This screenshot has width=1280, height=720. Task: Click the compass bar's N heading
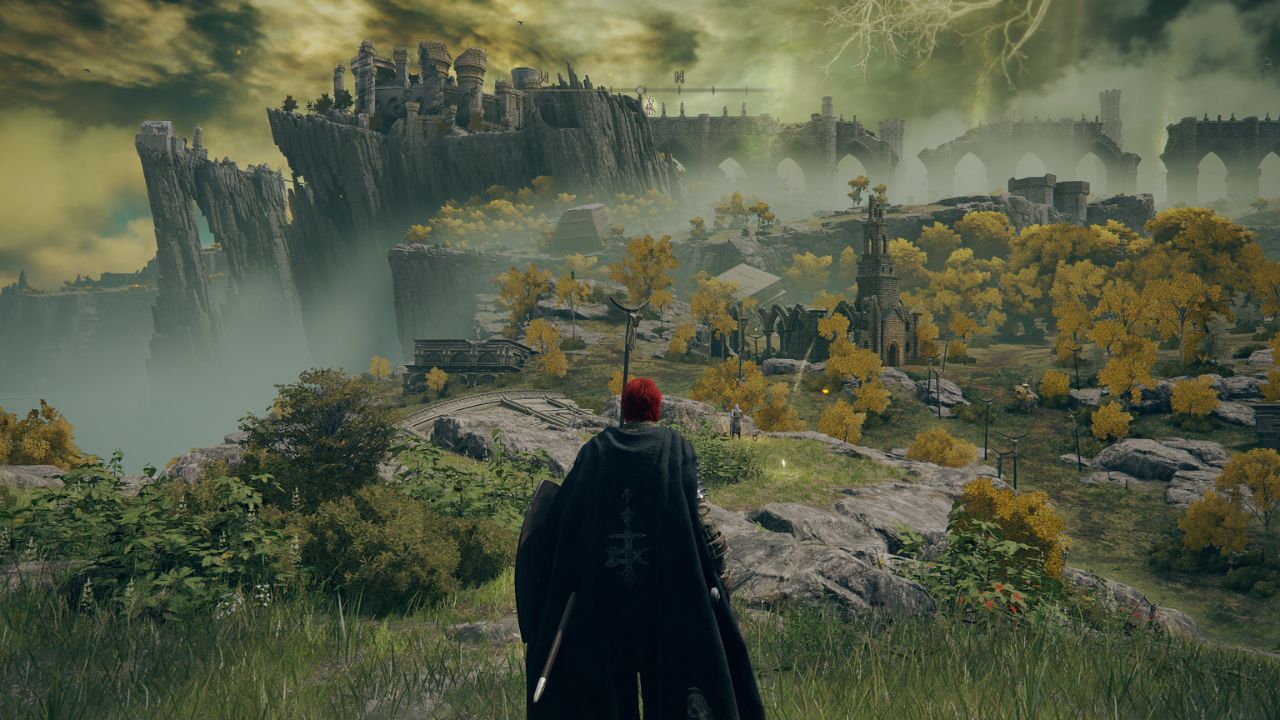[679, 77]
